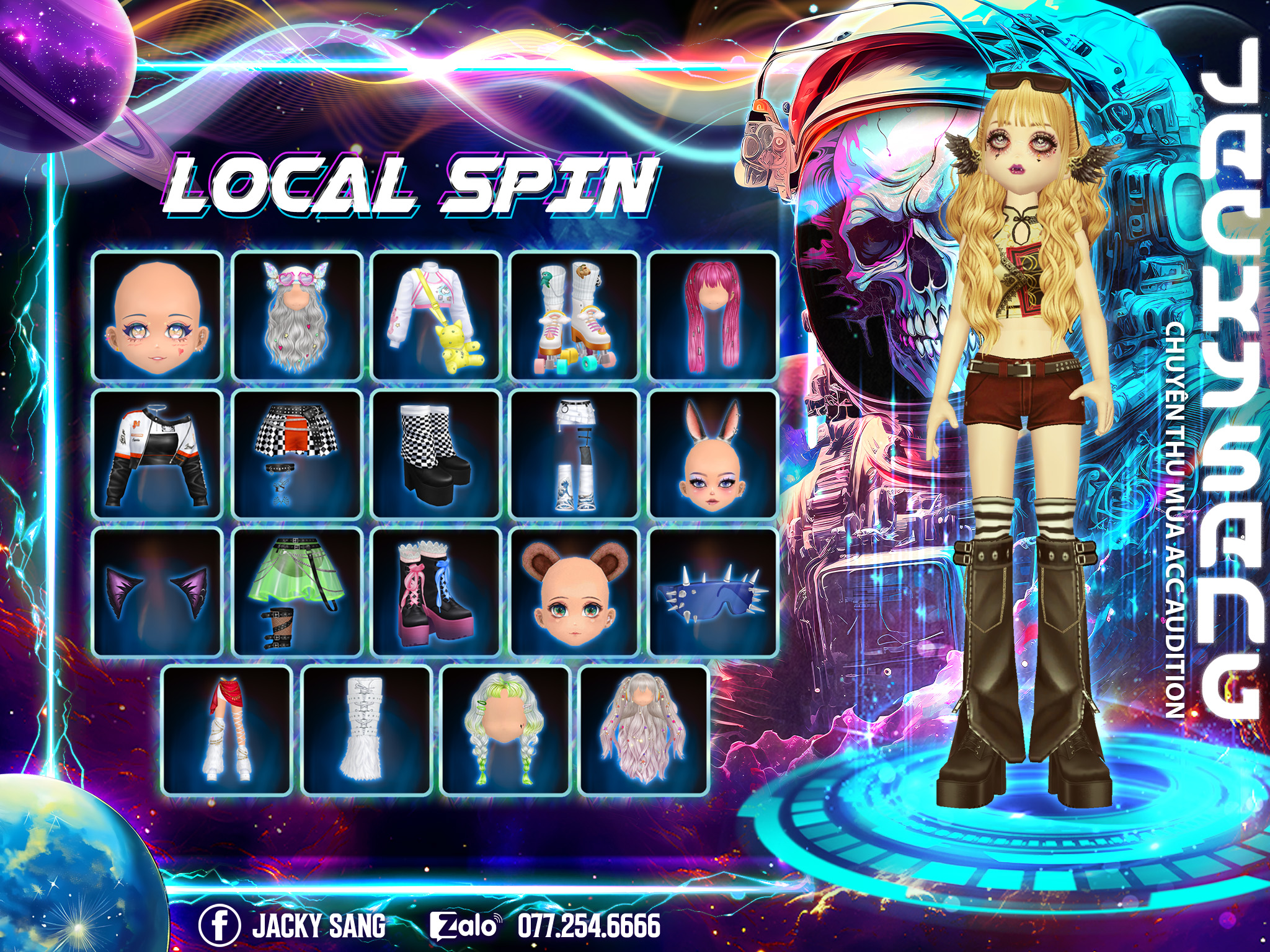Select the checkered black platform boots
The height and width of the screenshot is (952, 1270).
click(x=436, y=454)
